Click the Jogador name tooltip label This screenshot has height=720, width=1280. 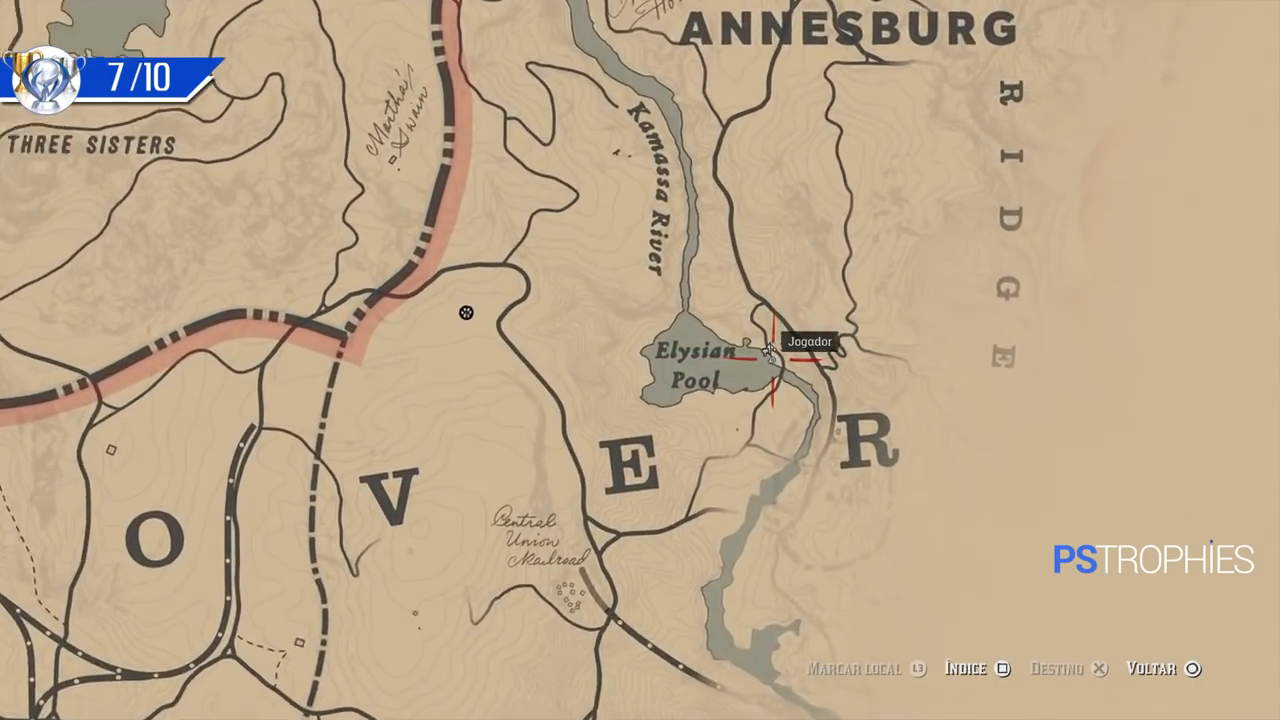[809, 341]
